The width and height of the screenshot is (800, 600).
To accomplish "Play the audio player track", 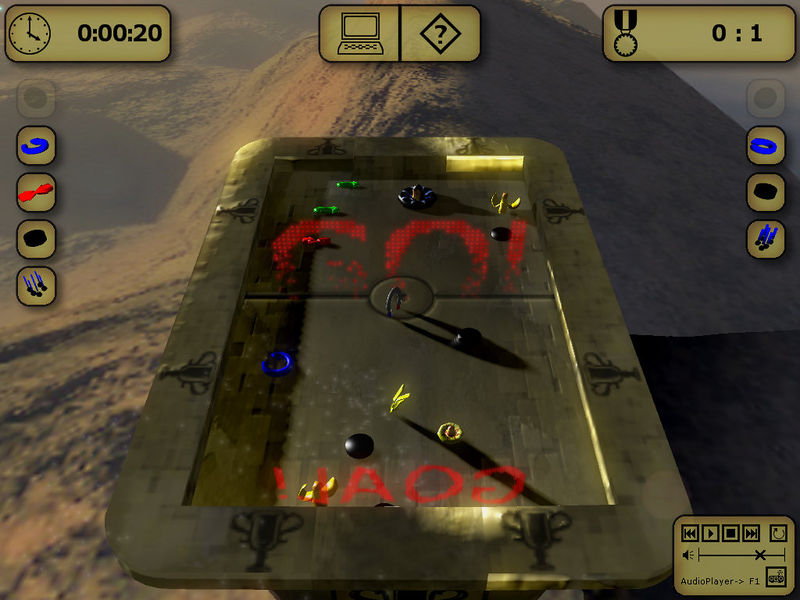I will click(711, 533).
